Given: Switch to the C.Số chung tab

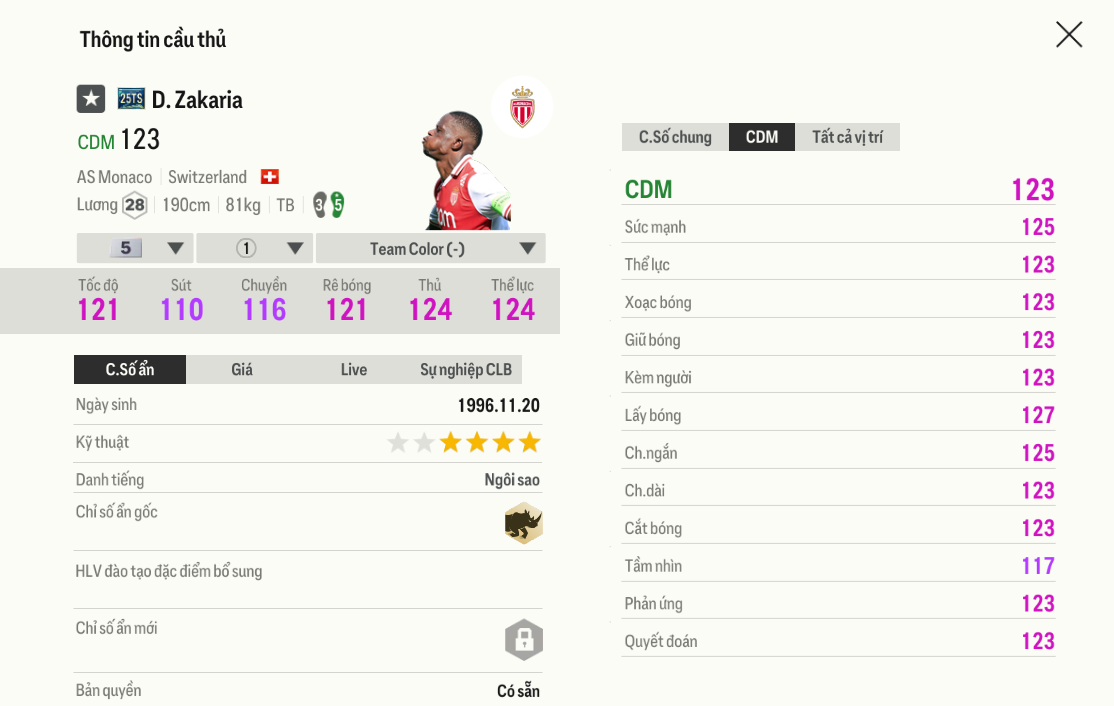Looking at the screenshot, I should click(x=675, y=137).
